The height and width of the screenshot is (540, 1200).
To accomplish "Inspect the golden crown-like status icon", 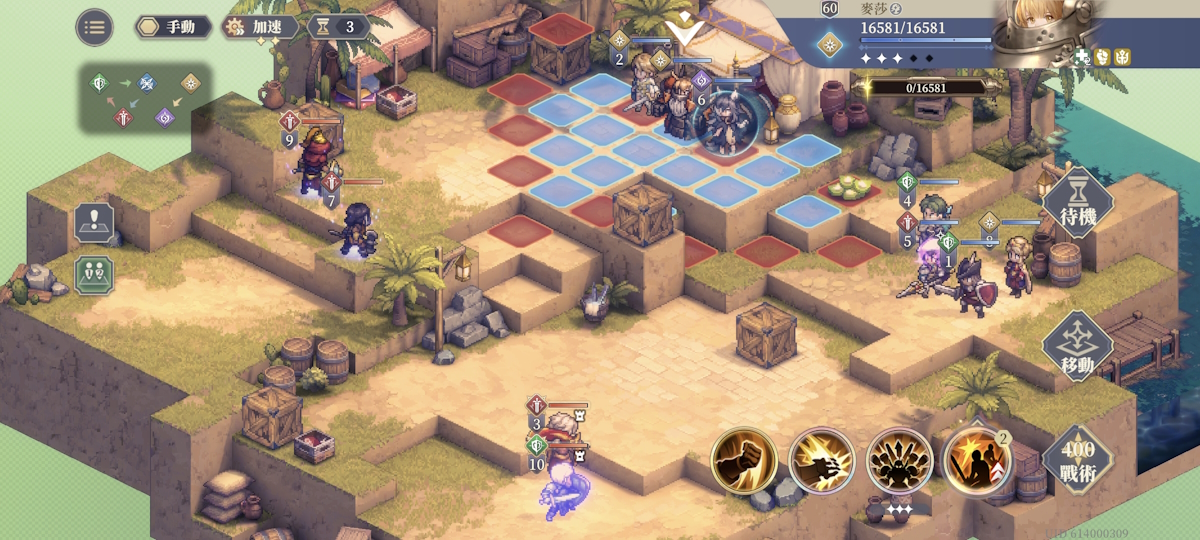I will pyautogui.click(x=1122, y=57).
